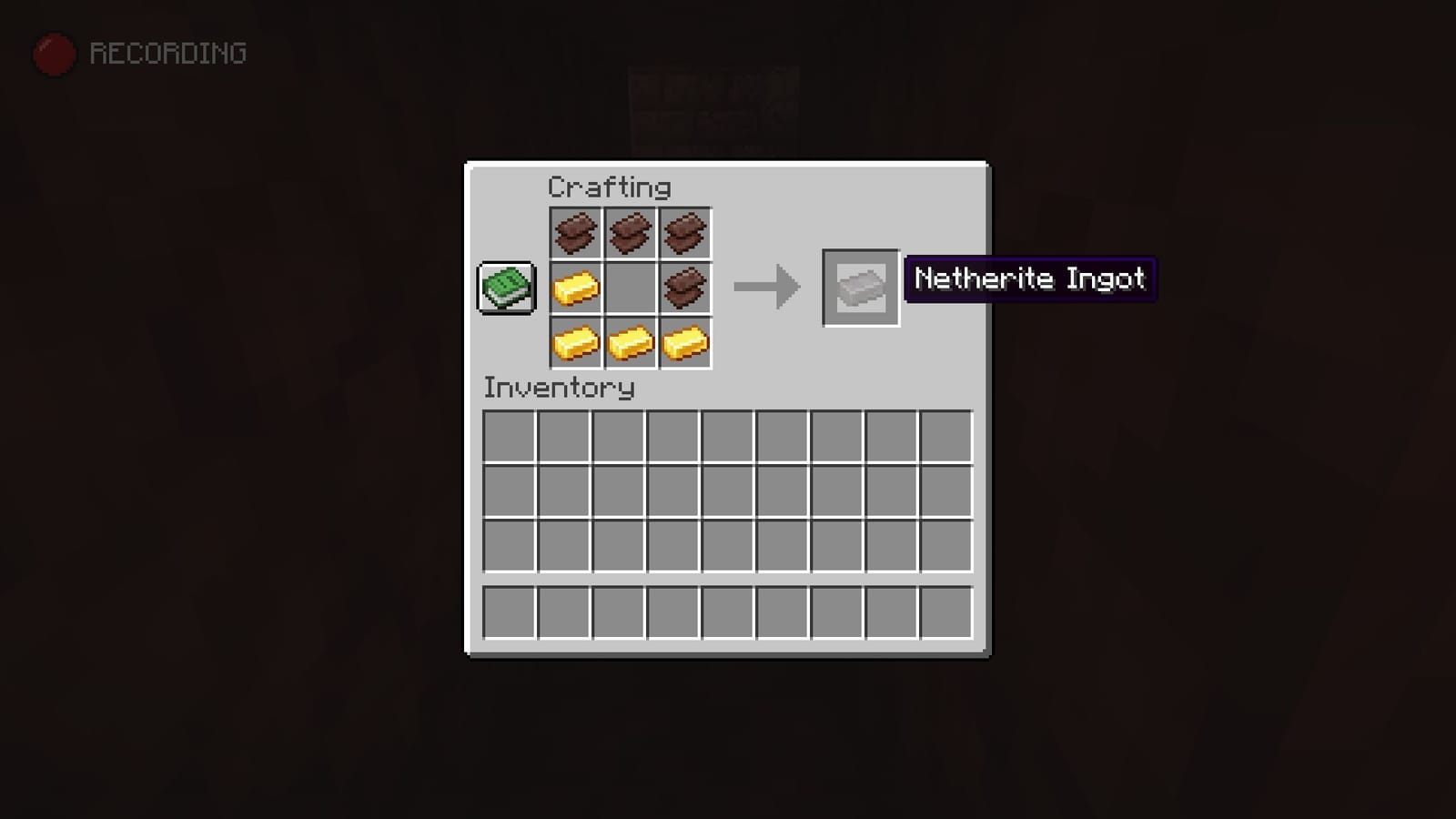Click the Inventory section label
The height and width of the screenshot is (819, 1456).
[x=558, y=388]
